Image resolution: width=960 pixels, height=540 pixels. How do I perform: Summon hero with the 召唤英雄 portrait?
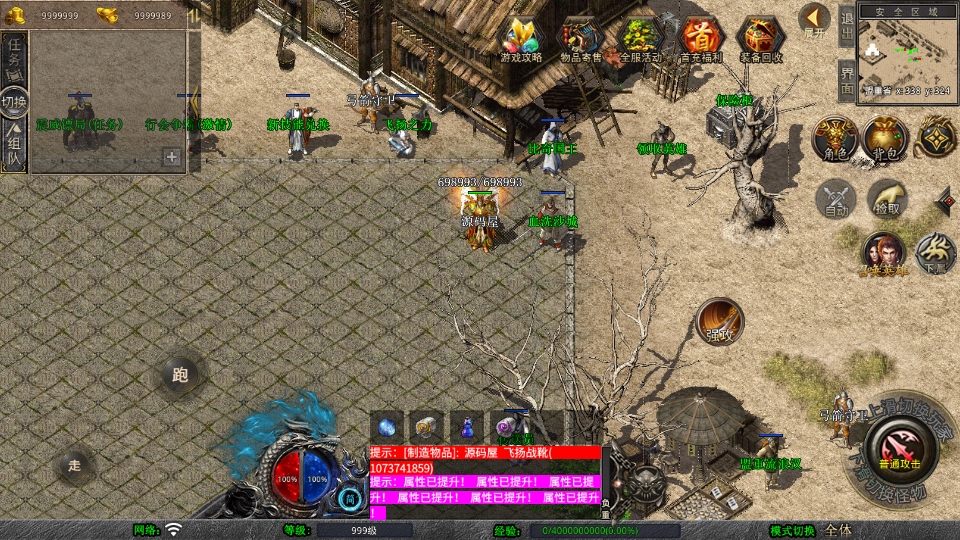click(x=882, y=254)
